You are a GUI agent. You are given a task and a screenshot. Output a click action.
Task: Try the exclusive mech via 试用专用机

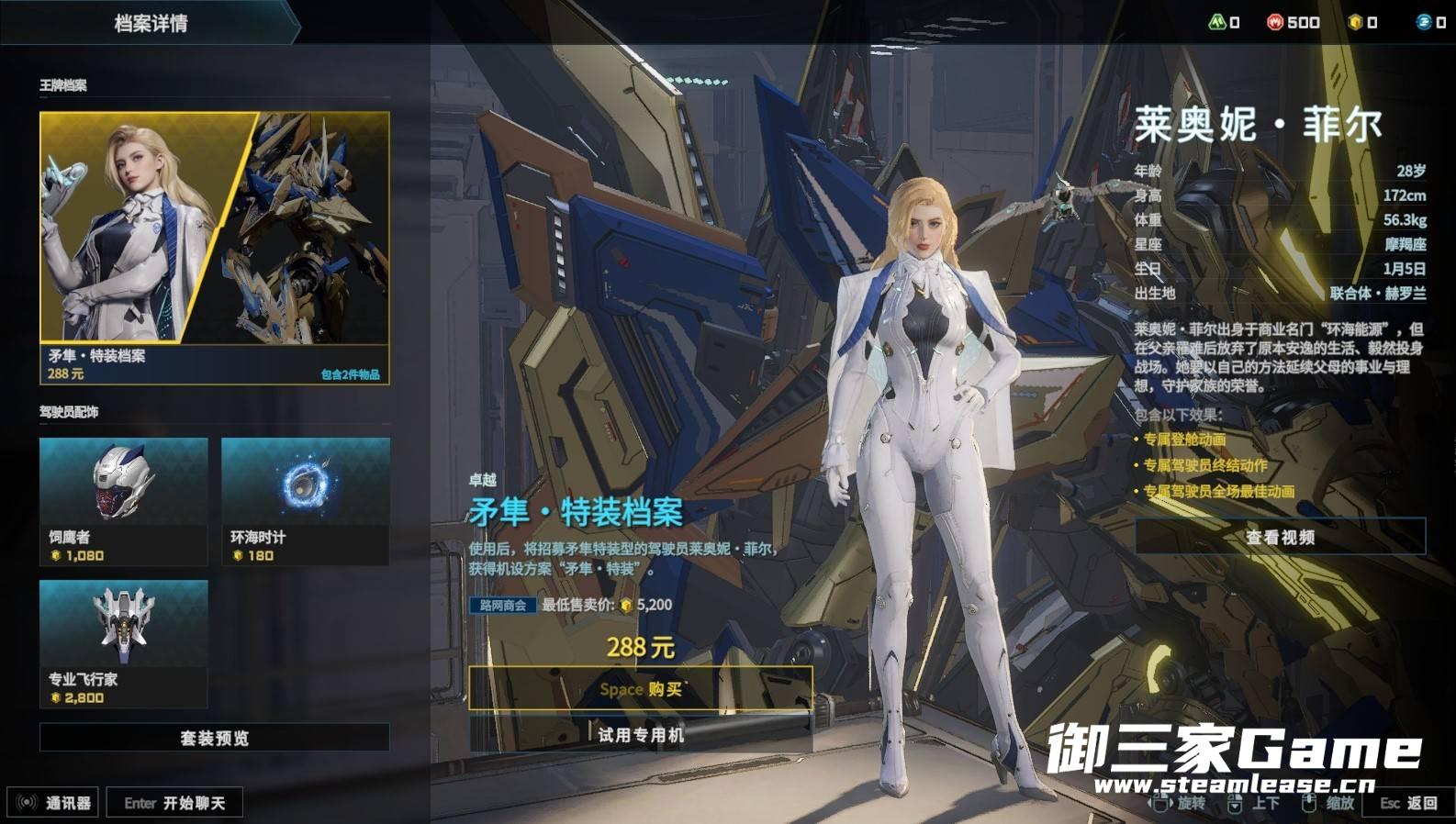pyautogui.click(x=640, y=735)
